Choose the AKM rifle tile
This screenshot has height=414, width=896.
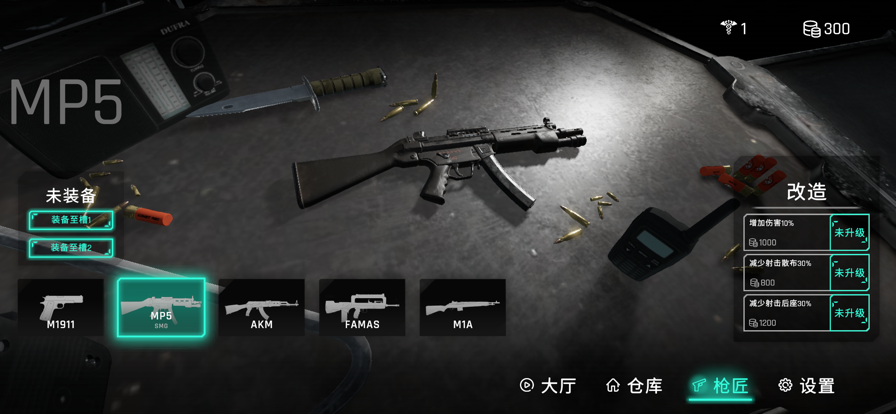pos(261,308)
